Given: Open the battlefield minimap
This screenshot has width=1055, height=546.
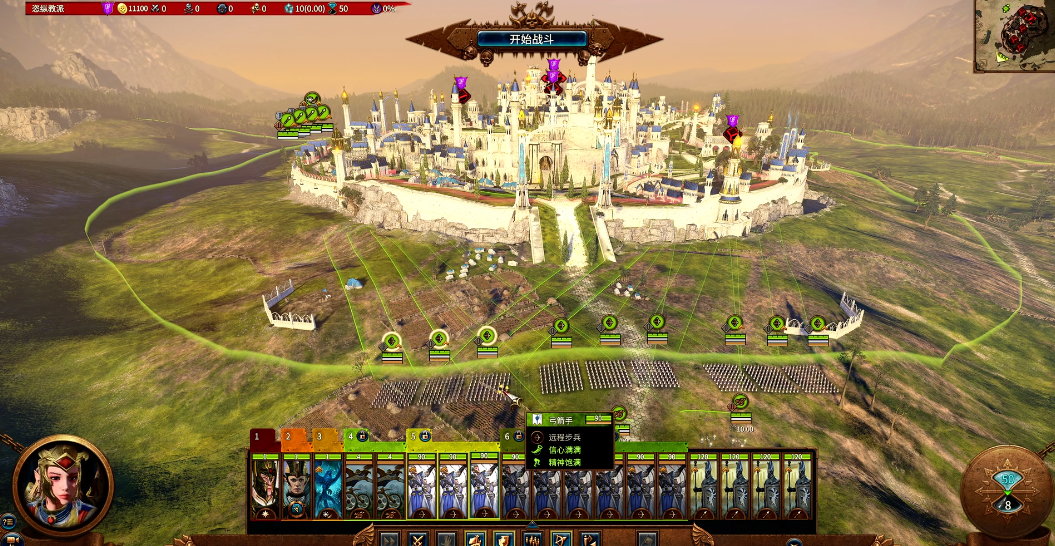Looking at the screenshot, I should [1013, 35].
